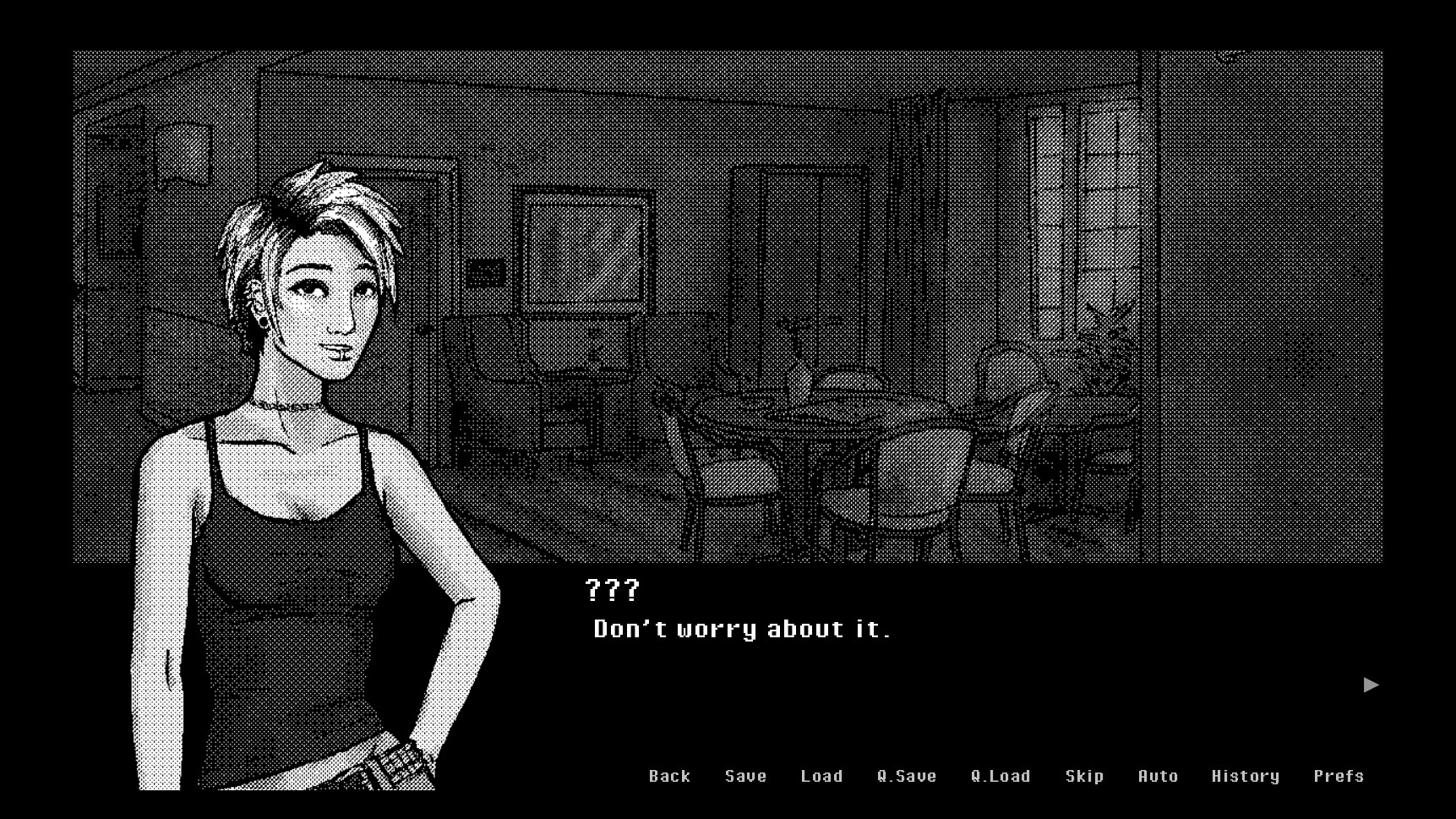
Task: Quickload via Q.Load
Action: [1001, 776]
